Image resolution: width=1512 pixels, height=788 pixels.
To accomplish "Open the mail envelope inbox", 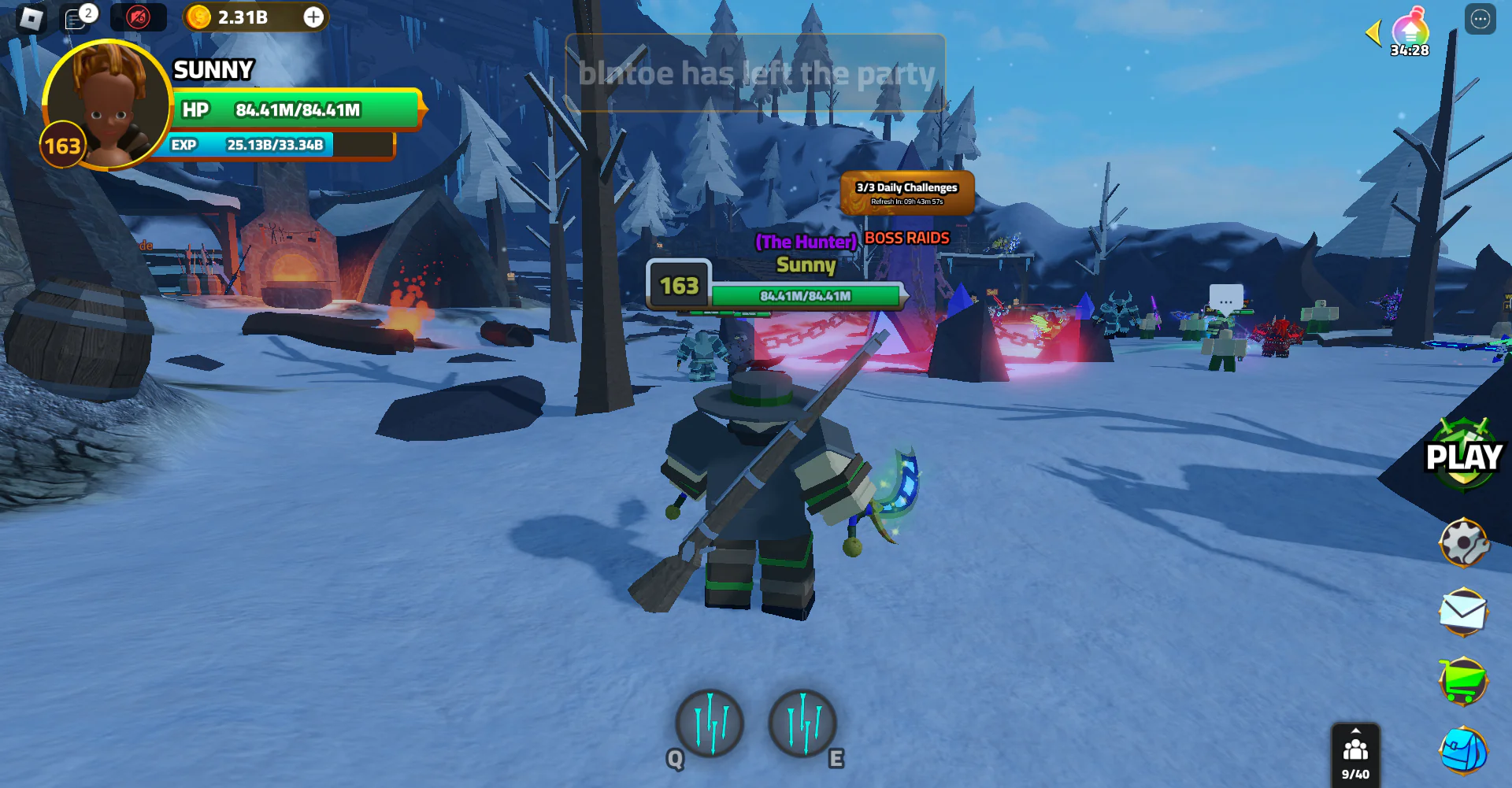I will click(x=1463, y=612).
